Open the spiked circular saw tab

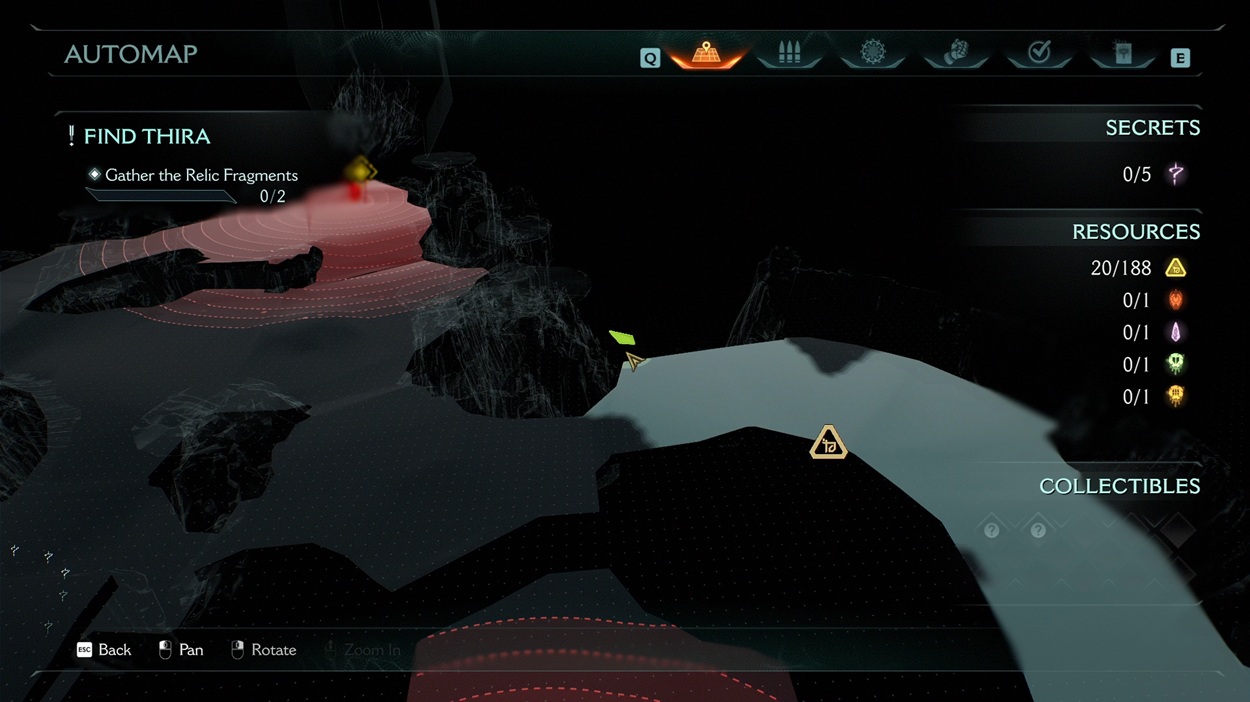point(873,54)
